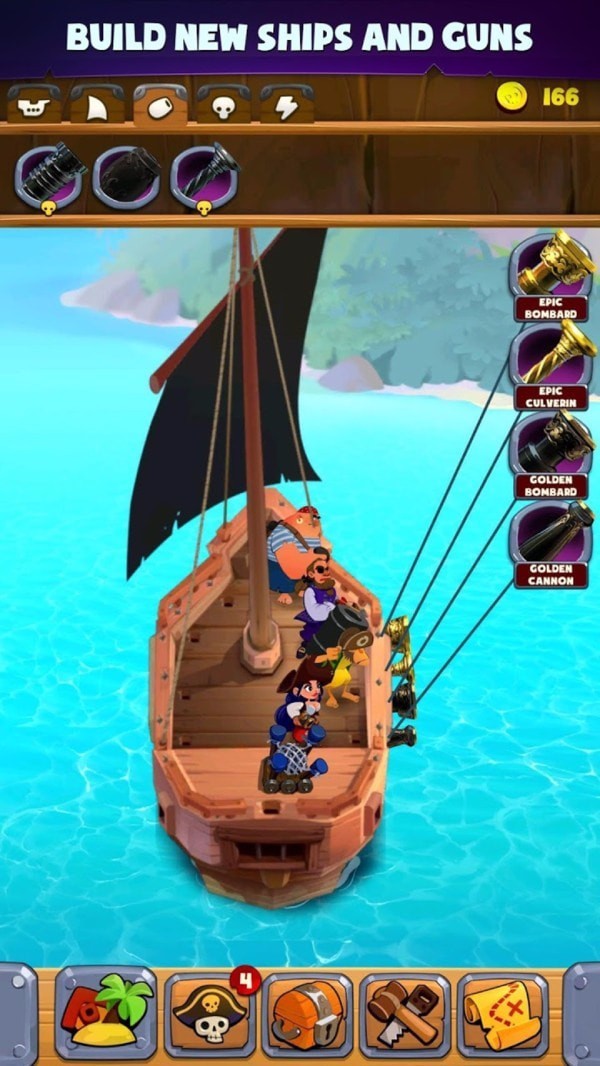Tap the gold coin balance icon

pos(512,97)
